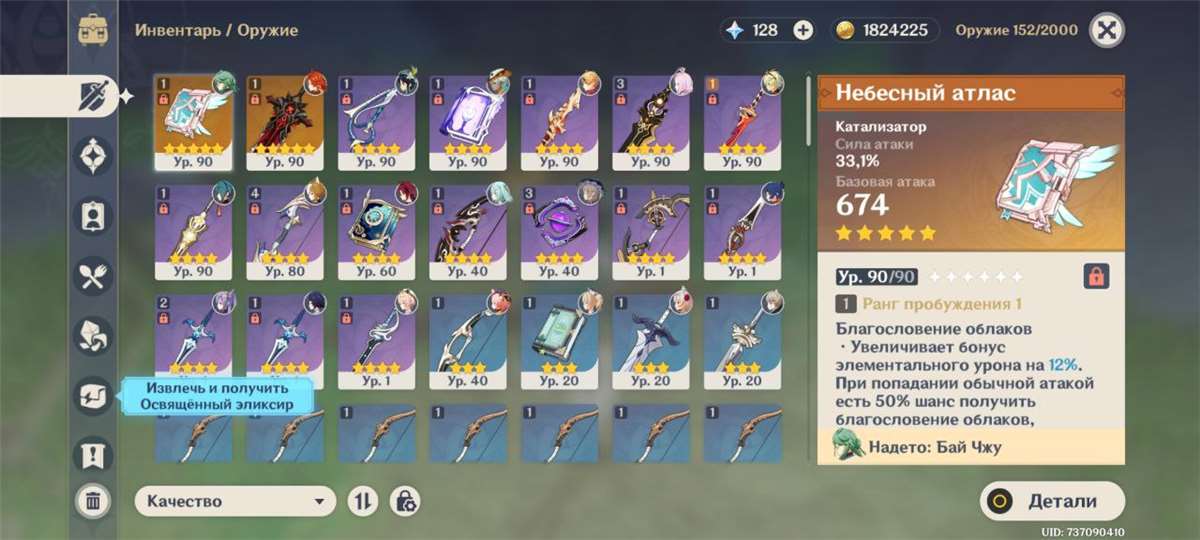The height and width of the screenshot is (540, 1200).
Task: Add primogems with the plus button
Action: point(803,30)
